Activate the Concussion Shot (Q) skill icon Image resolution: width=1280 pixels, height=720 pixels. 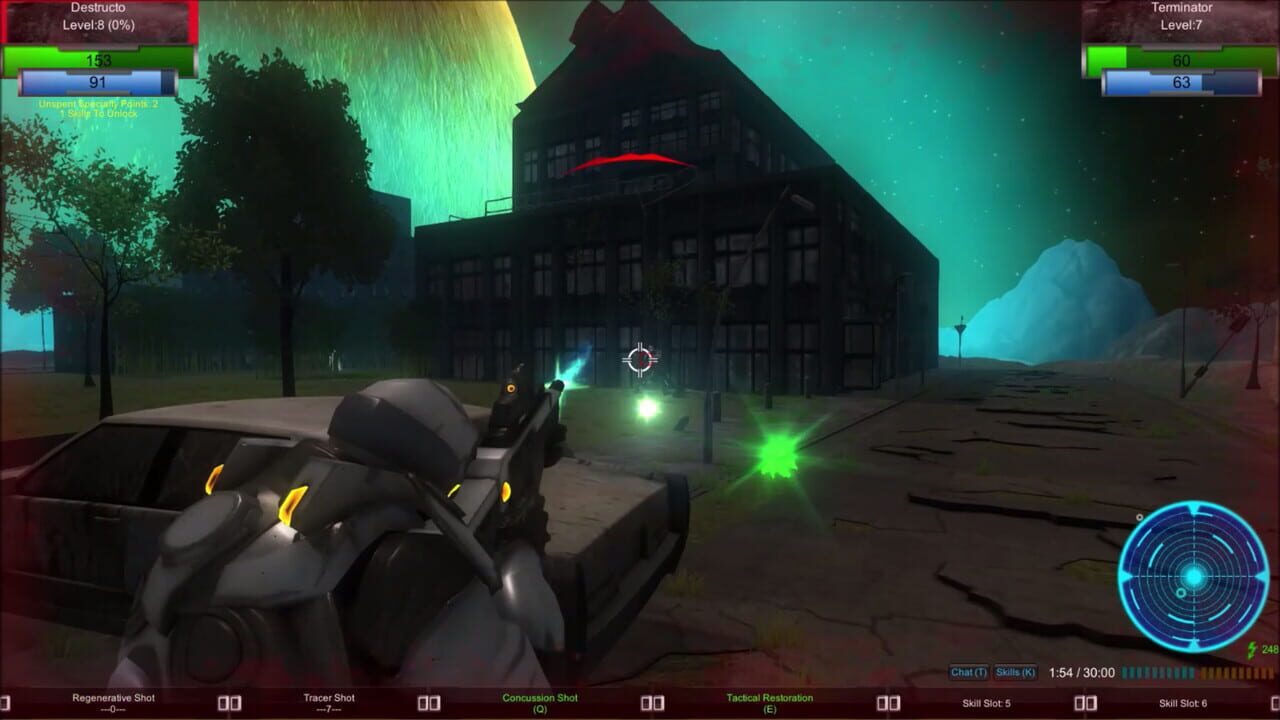[x=540, y=701]
